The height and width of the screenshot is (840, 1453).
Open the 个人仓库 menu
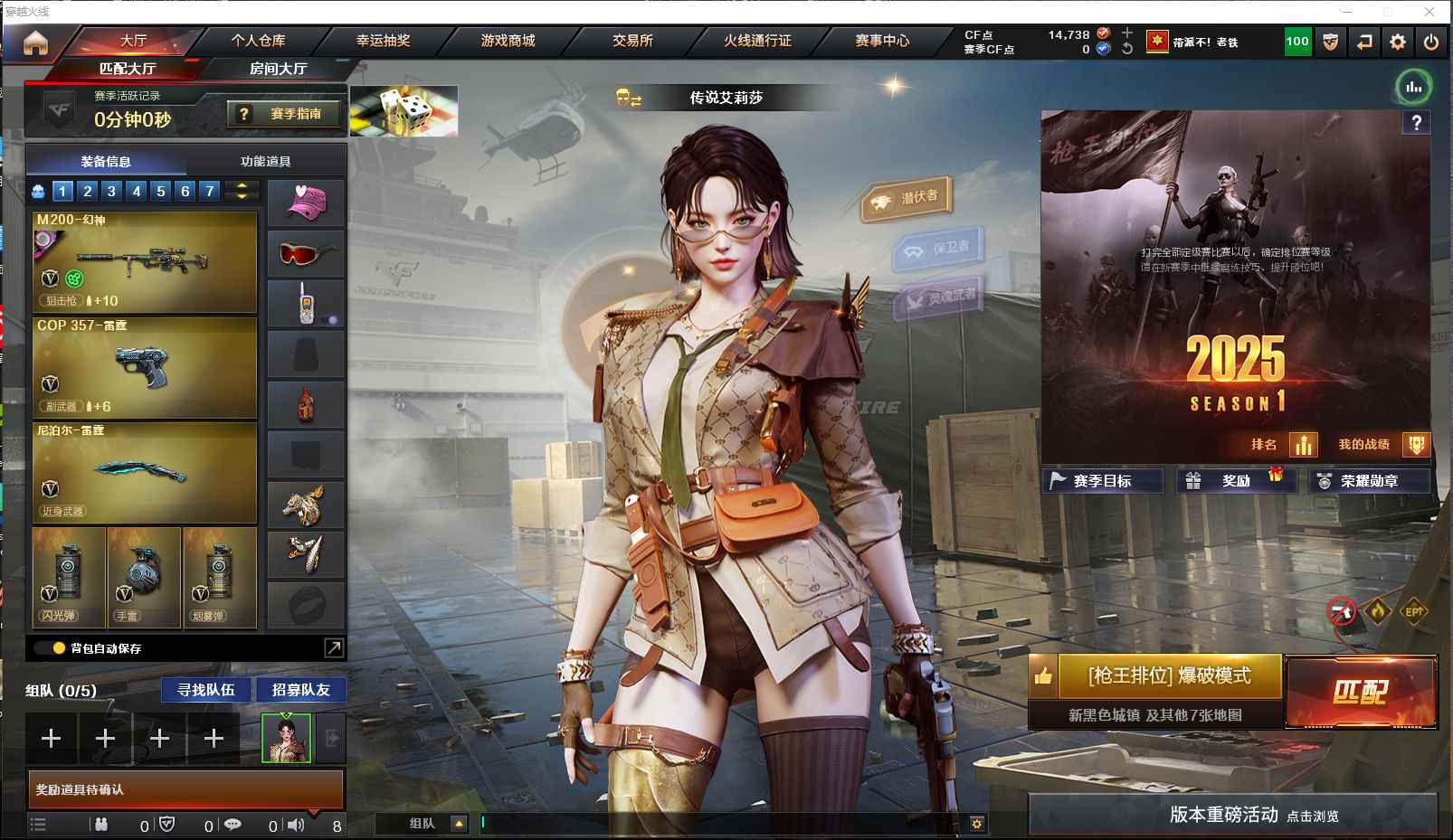click(258, 41)
